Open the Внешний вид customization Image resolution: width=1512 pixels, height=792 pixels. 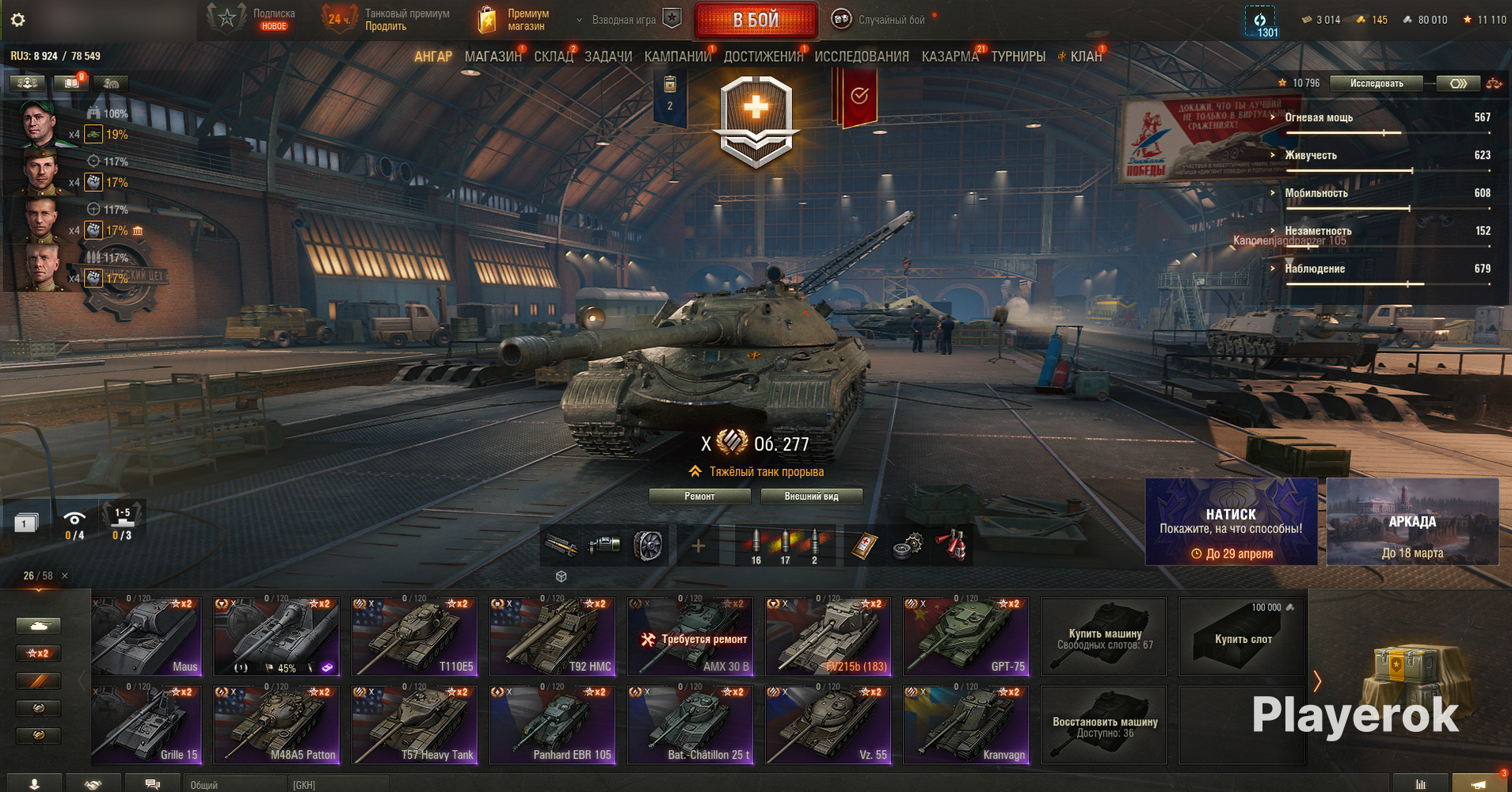[x=811, y=497]
